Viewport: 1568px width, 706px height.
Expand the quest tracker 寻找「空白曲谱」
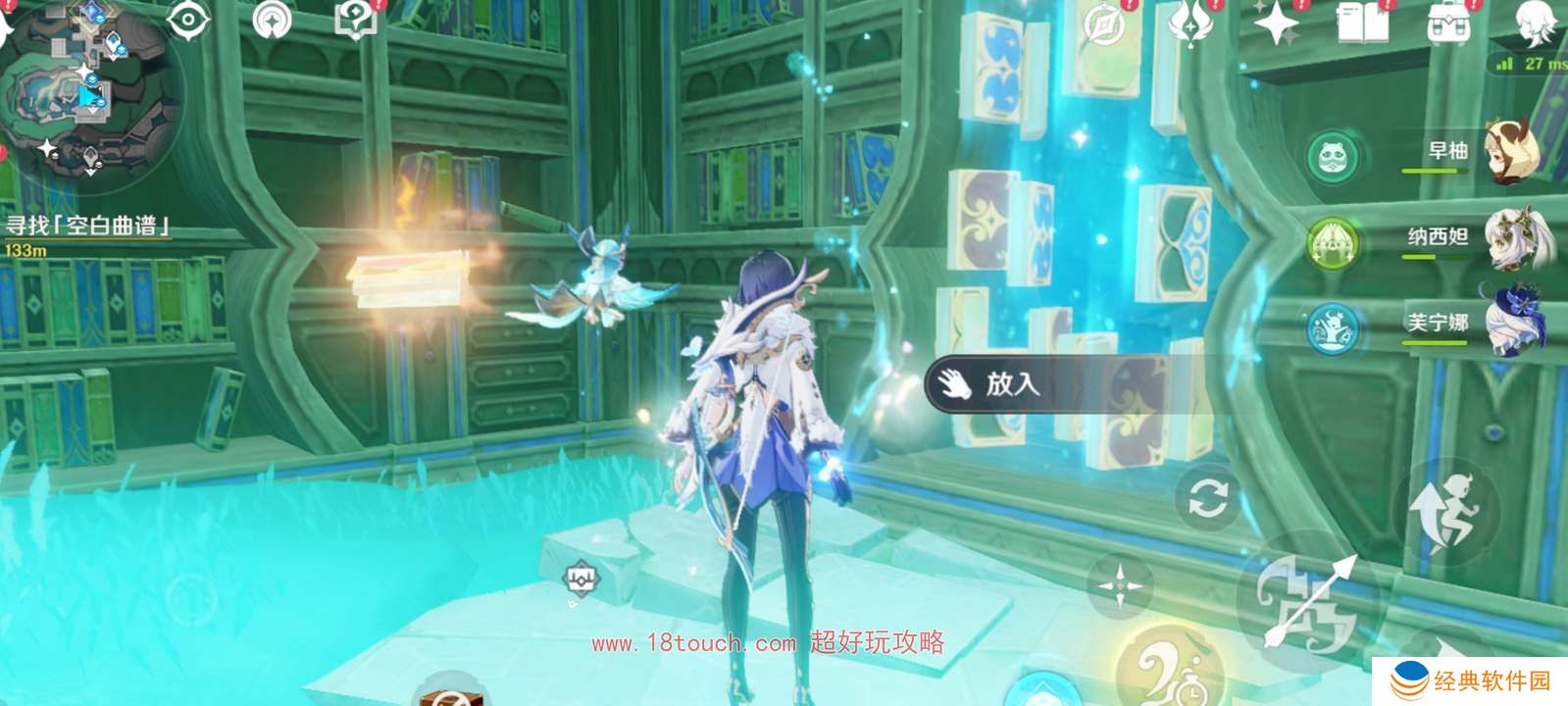click(x=88, y=224)
